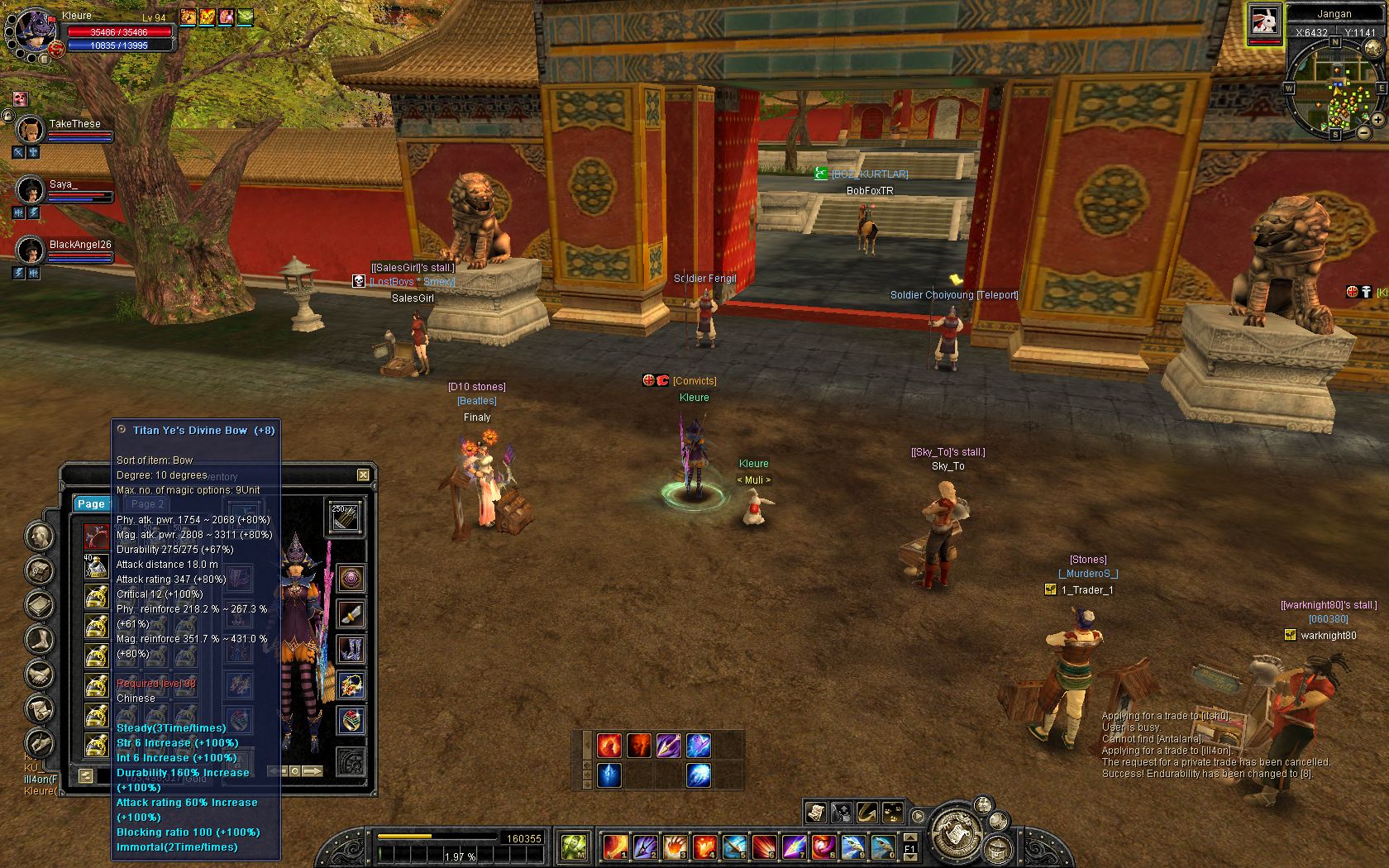This screenshot has width=1389, height=868.
Task: Close the inventory window
Action: tap(363, 475)
